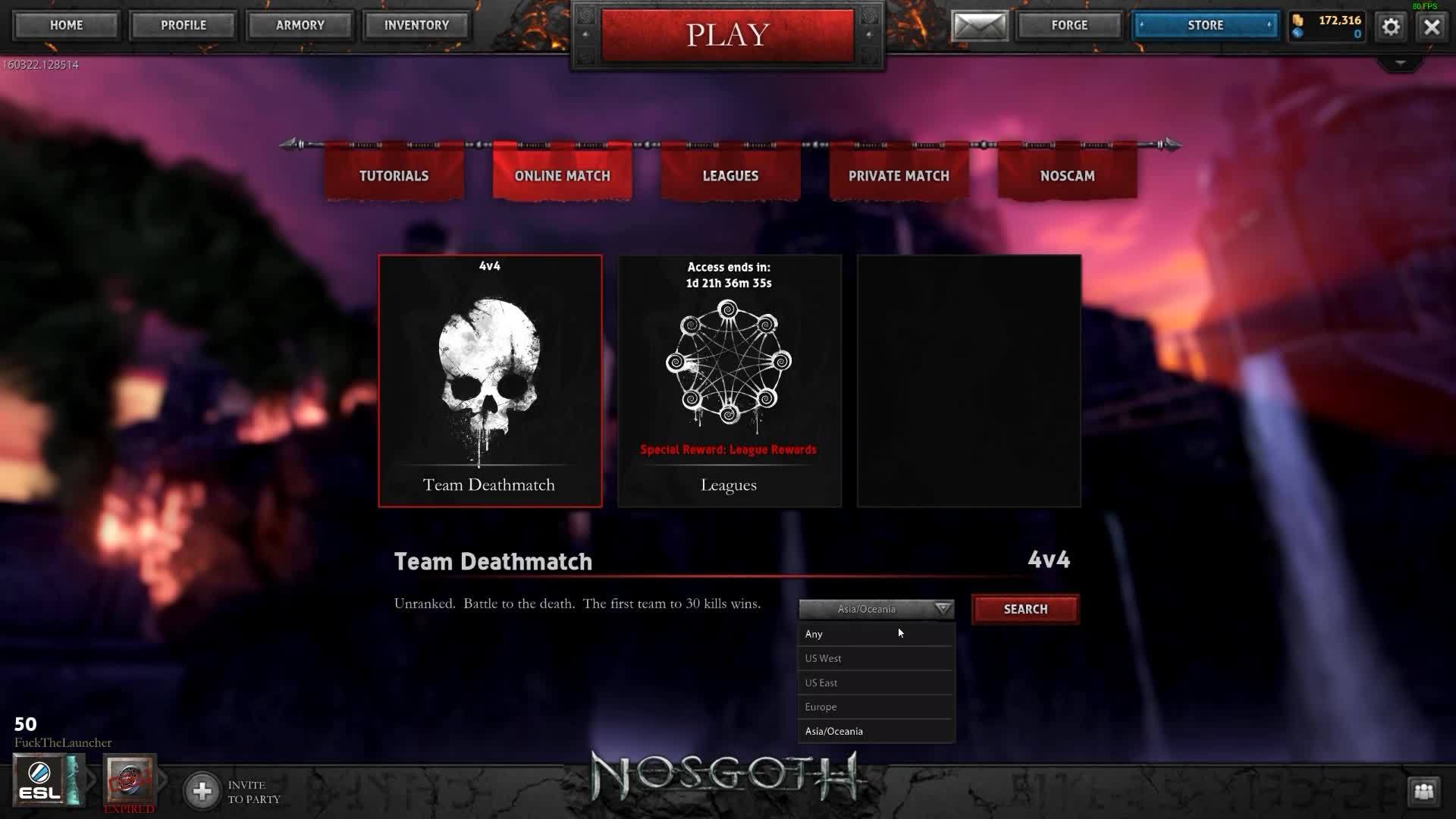Click the expired booster icon
The width and height of the screenshot is (1456, 819).
pyautogui.click(x=130, y=781)
